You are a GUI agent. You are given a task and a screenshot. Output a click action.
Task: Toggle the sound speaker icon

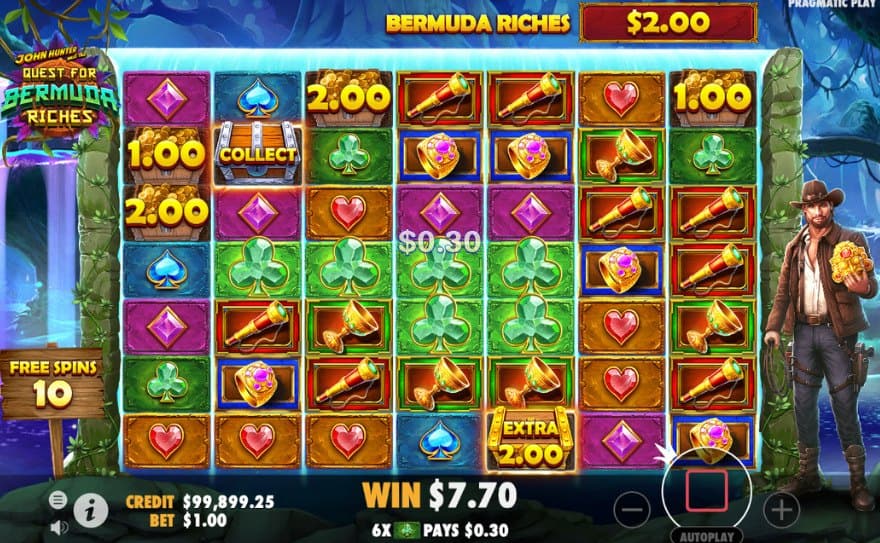point(59,525)
